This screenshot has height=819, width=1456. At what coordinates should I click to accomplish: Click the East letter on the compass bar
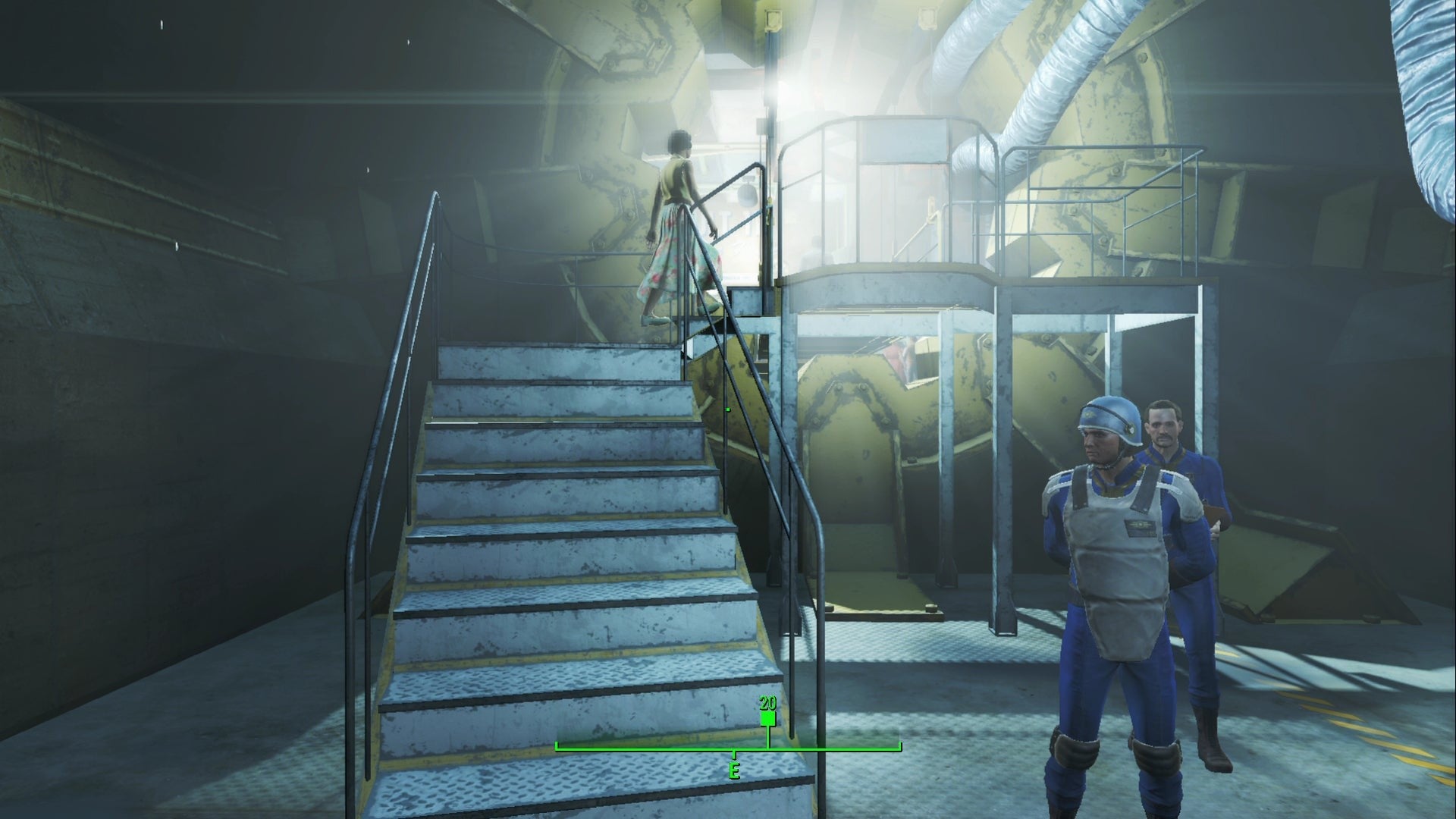[x=734, y=770]
